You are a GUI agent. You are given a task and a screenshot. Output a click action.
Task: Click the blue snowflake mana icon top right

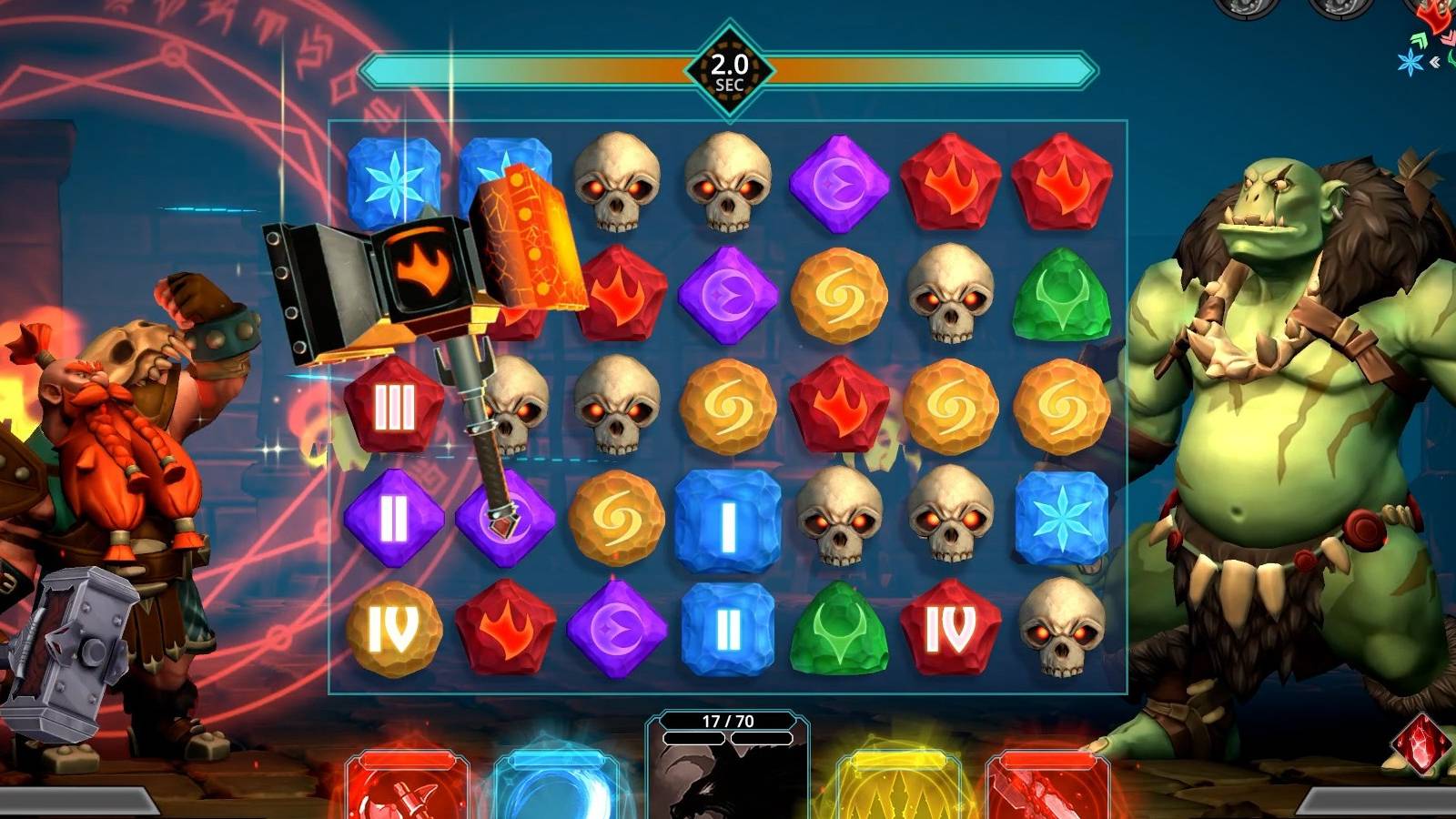(x=1410, y=62)
